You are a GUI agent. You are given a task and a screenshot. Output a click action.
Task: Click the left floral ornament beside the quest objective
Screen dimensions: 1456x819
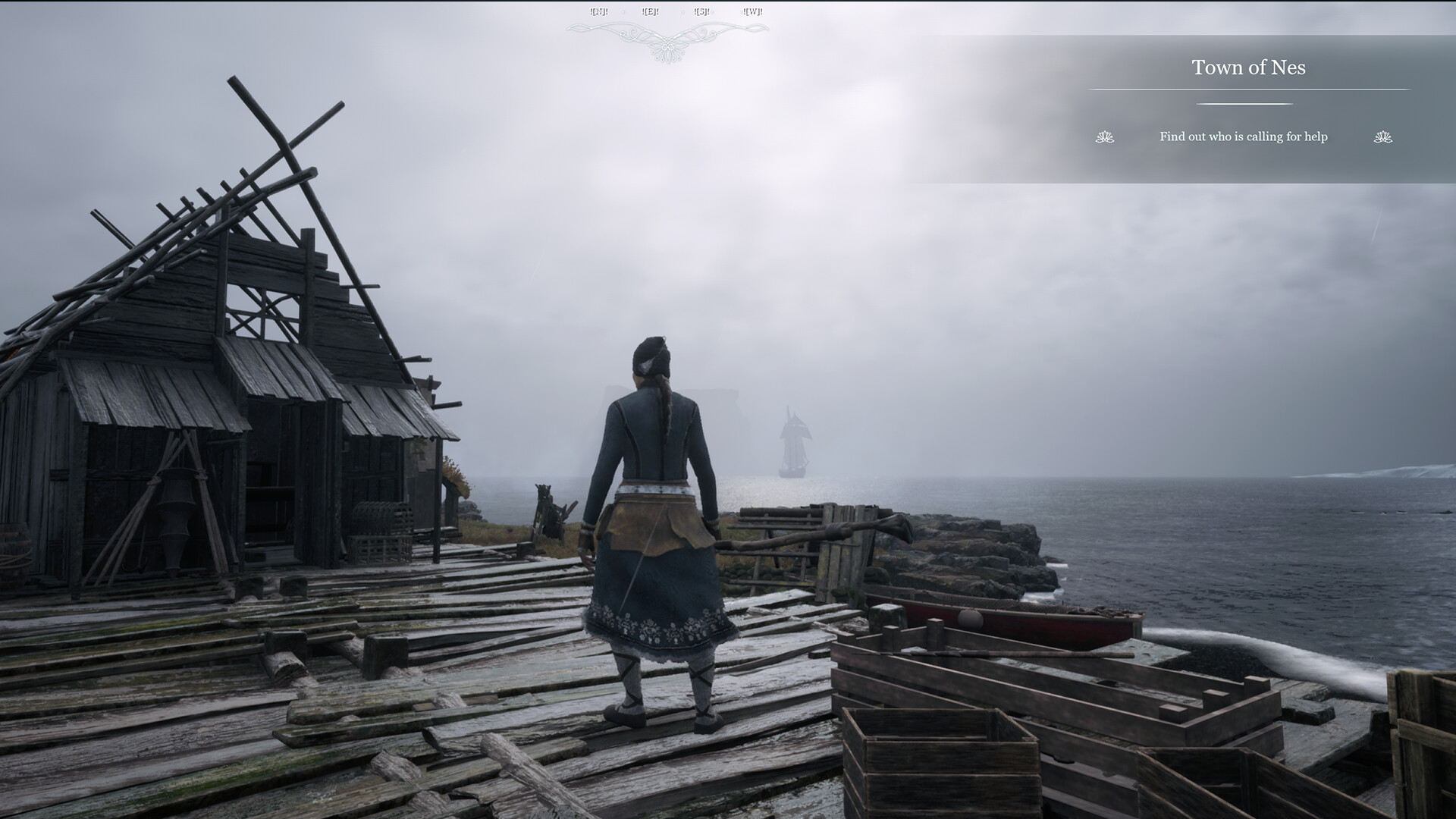pos(1105,137)
